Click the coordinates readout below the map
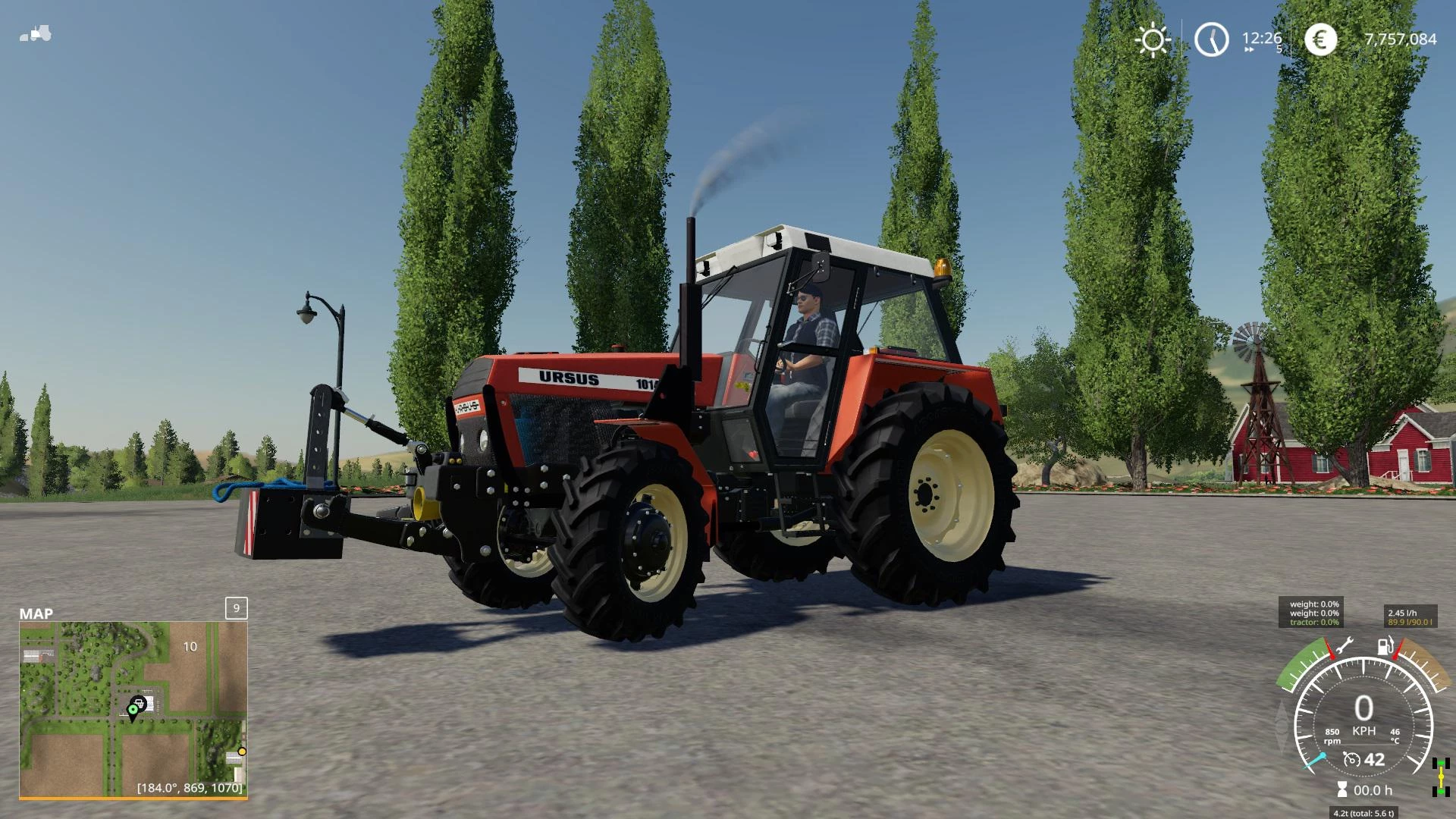This screenshot has height=819, width=1456. (190, 788)
